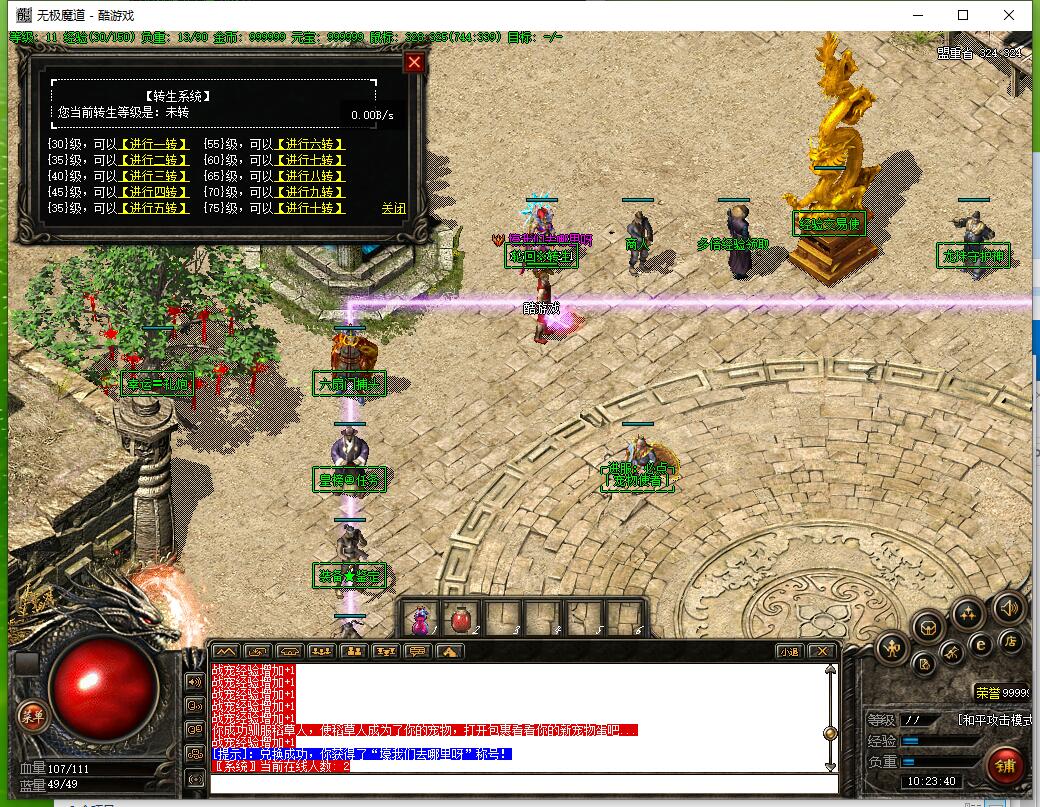Open the bag inventory icon
This screenshot has width=1040, height=807.
coord(930,627)
